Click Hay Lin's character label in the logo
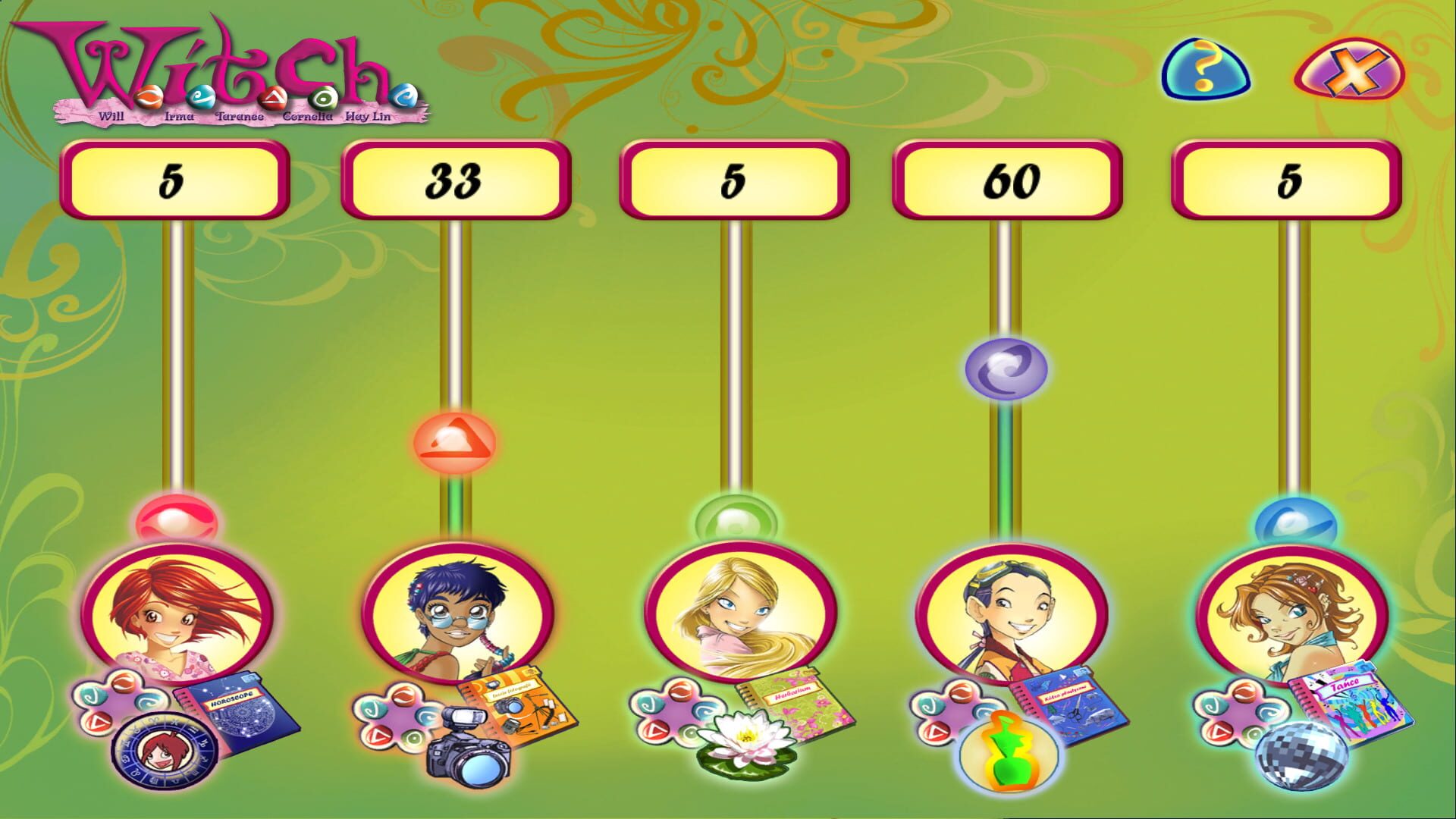 coord(369,116)
